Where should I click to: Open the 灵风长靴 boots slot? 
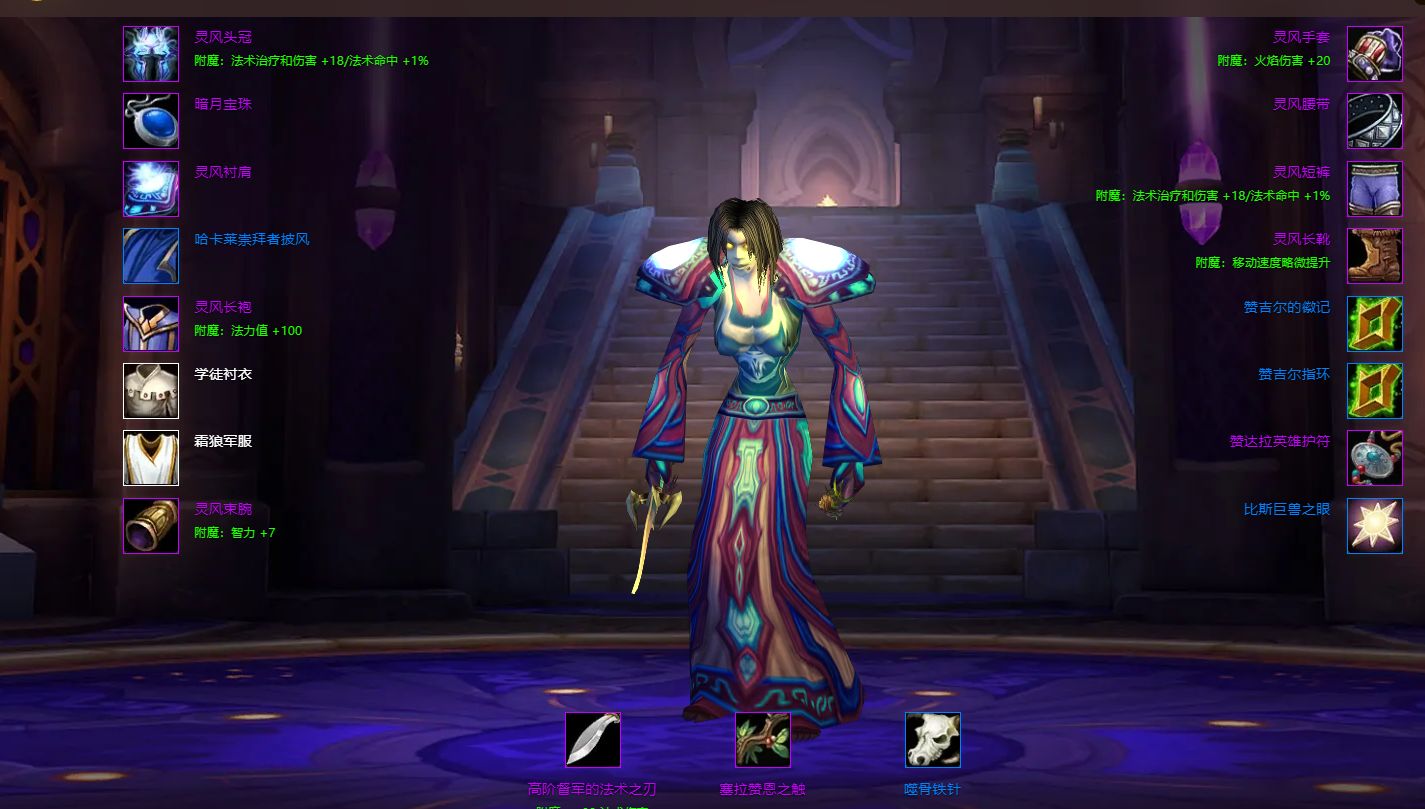coord(1374,256)
